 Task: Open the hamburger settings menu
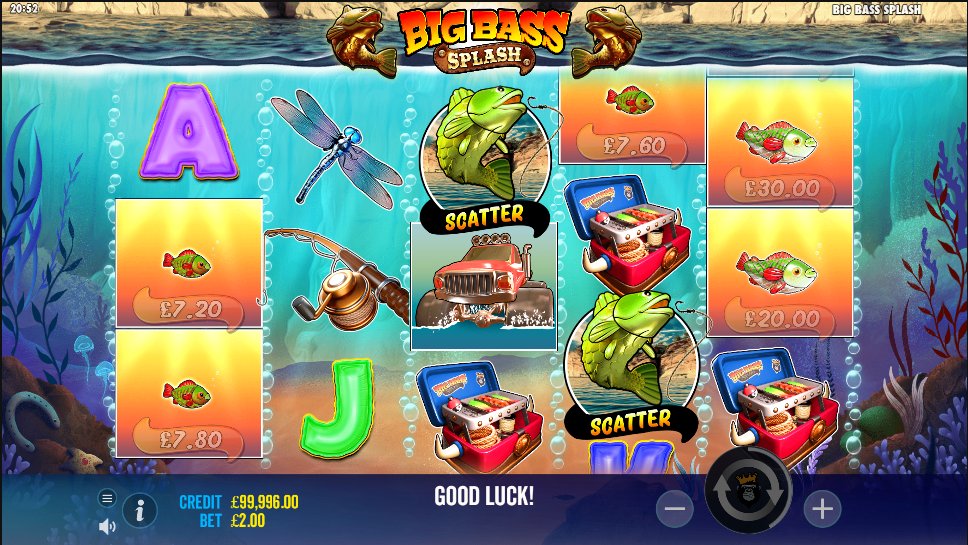point(107,498)
